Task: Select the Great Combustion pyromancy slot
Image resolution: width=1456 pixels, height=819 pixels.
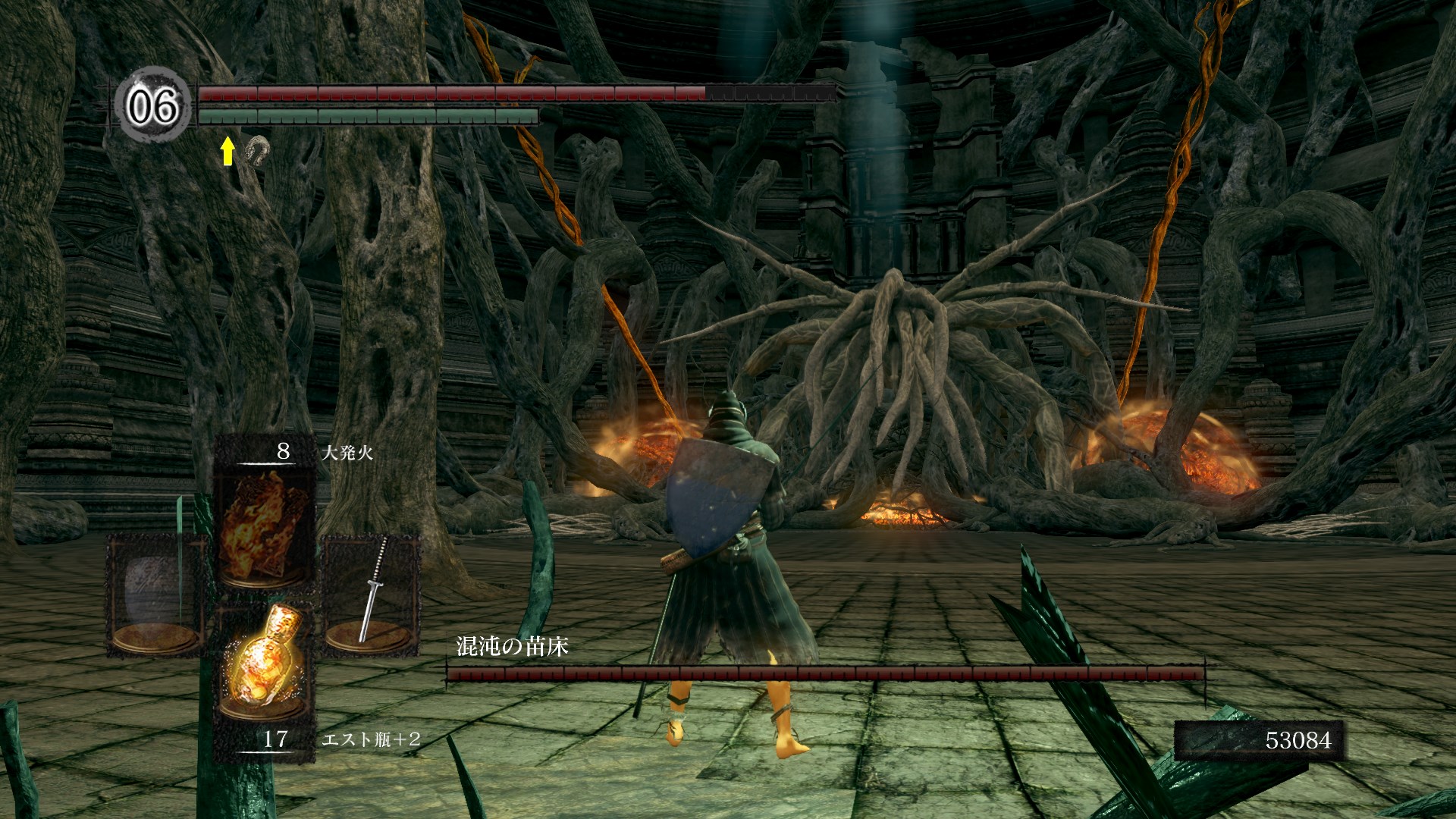Action: pyautogui.click(x=264, y=523)
